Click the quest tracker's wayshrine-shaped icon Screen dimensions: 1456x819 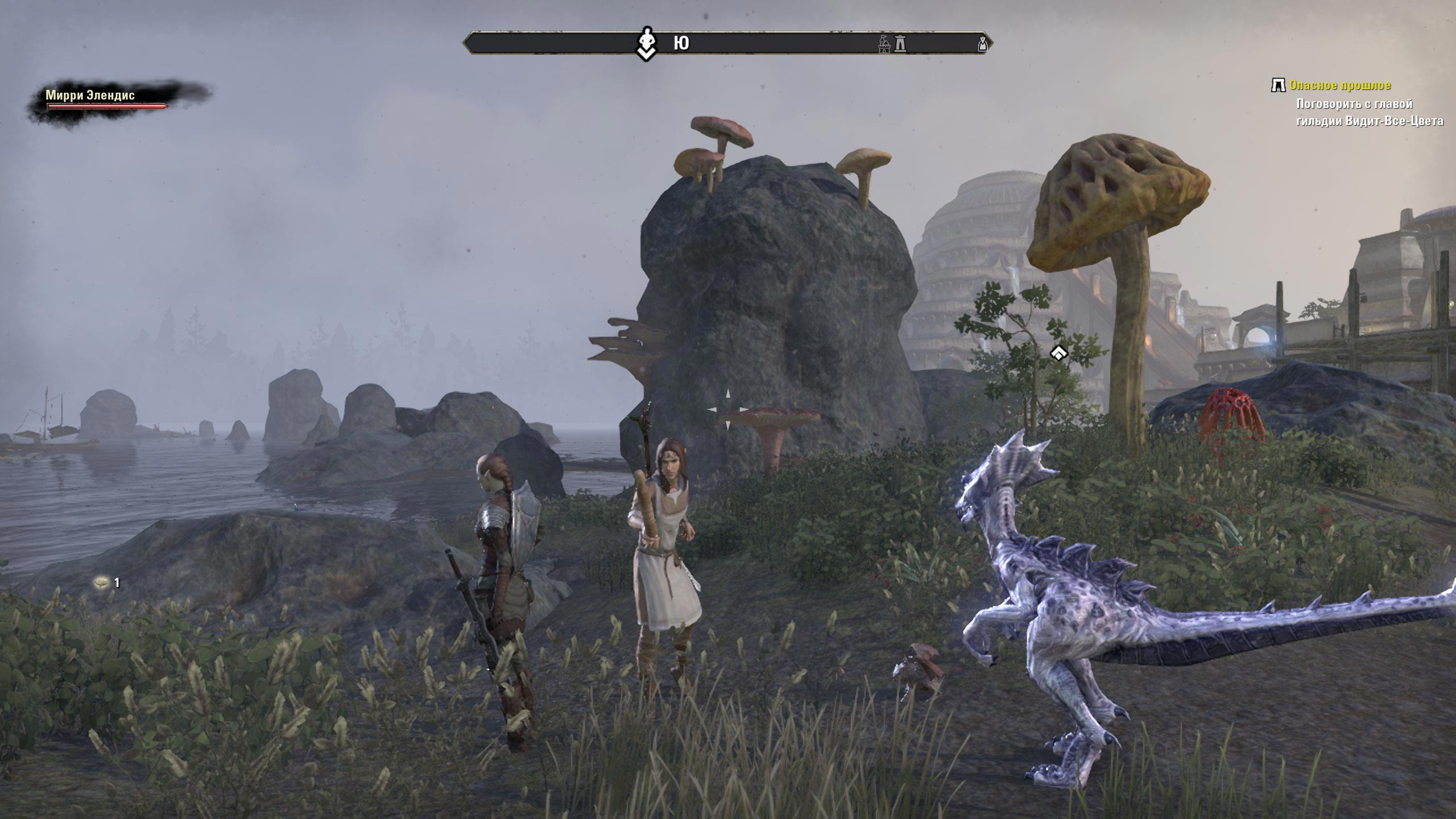coord(1278,86)
